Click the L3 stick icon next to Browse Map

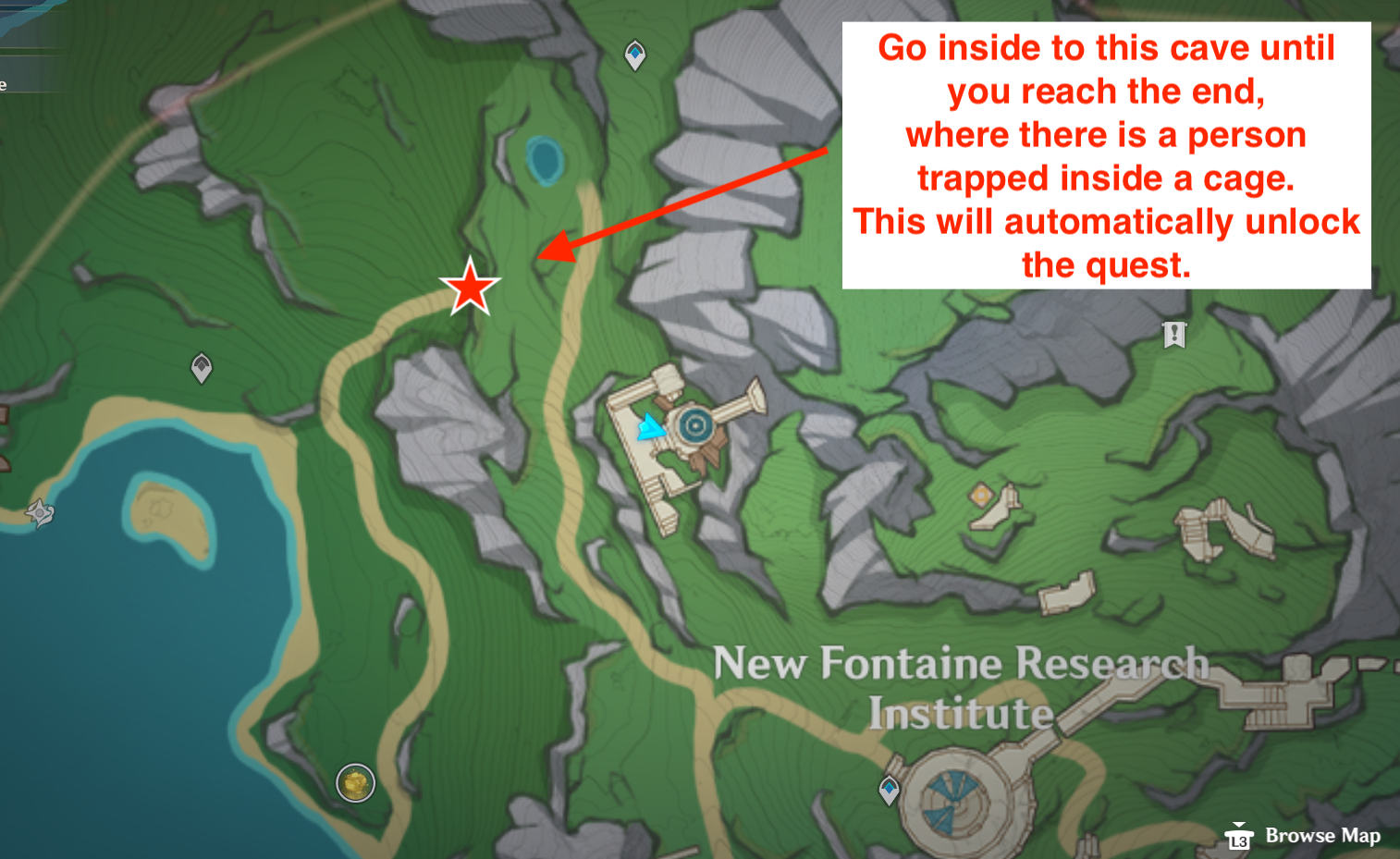click(x=1240, y=839)
